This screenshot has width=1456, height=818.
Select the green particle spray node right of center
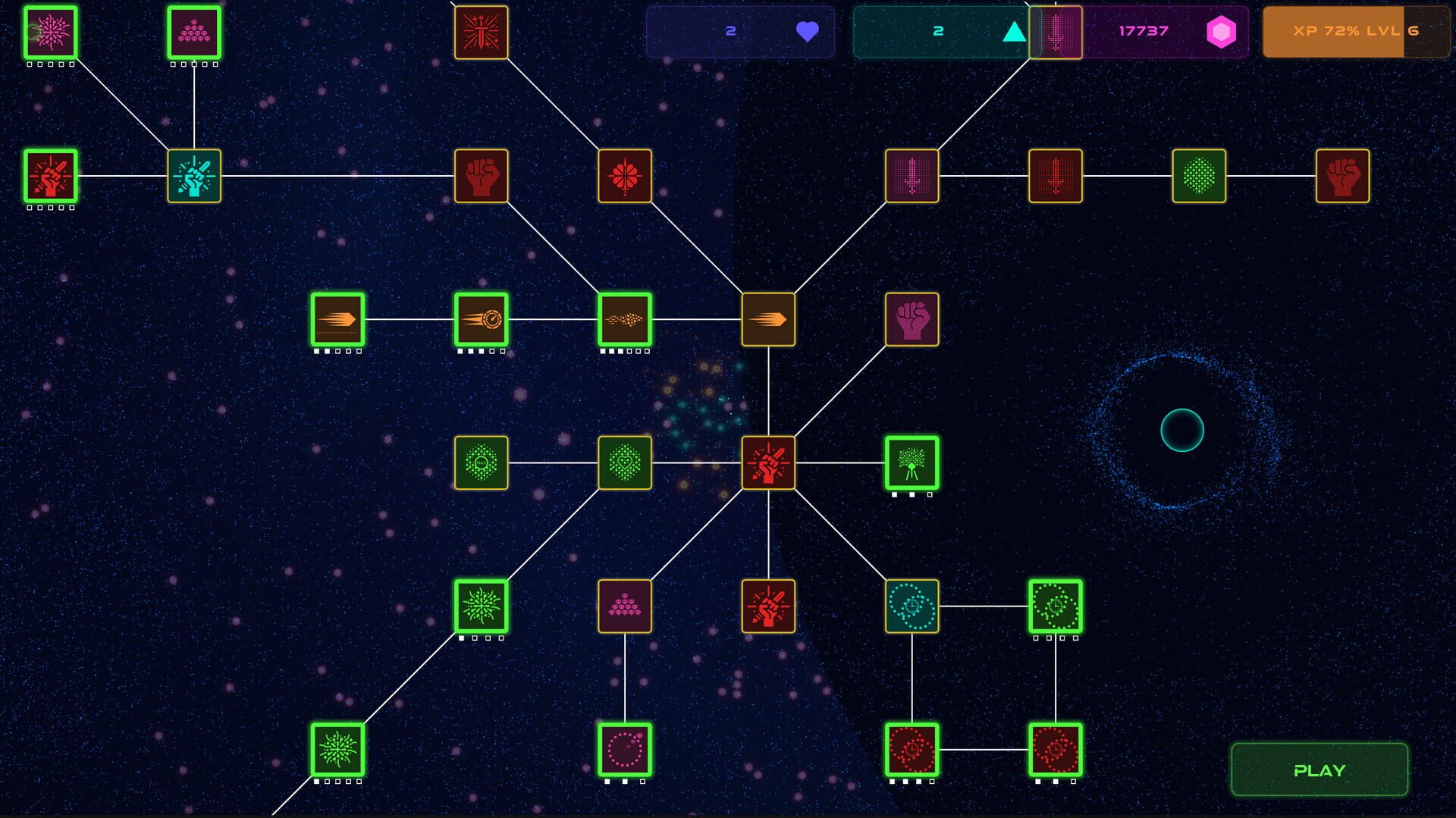tap(912, 463)
